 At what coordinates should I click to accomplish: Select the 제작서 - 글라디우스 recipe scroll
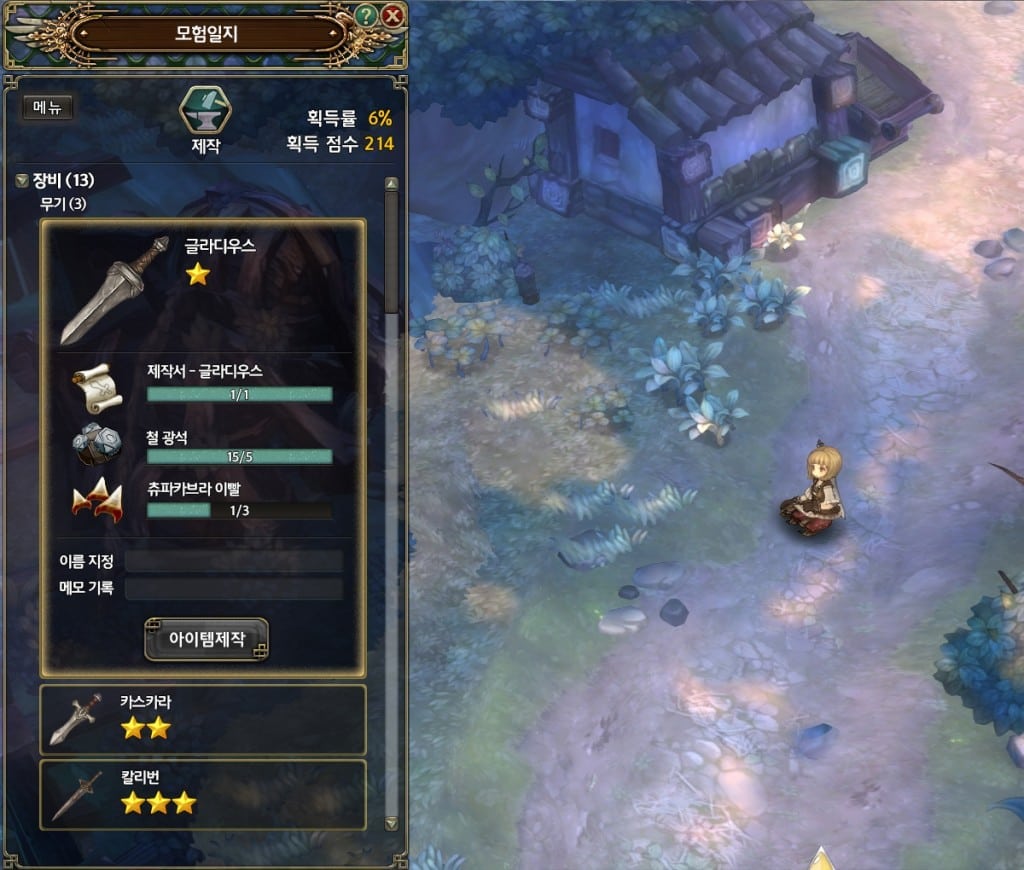point(97,385)
